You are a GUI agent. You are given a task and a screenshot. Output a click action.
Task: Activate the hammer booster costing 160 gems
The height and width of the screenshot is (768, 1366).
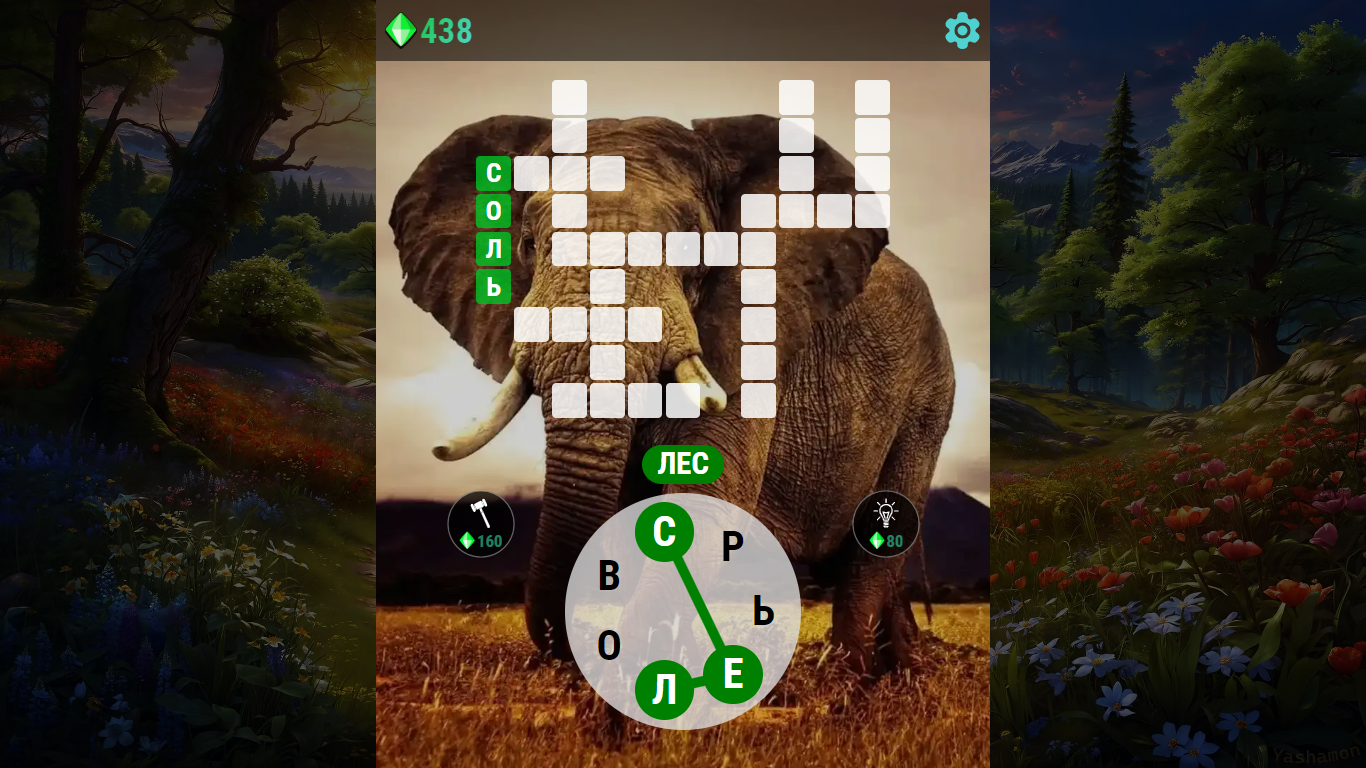point(480,523)
